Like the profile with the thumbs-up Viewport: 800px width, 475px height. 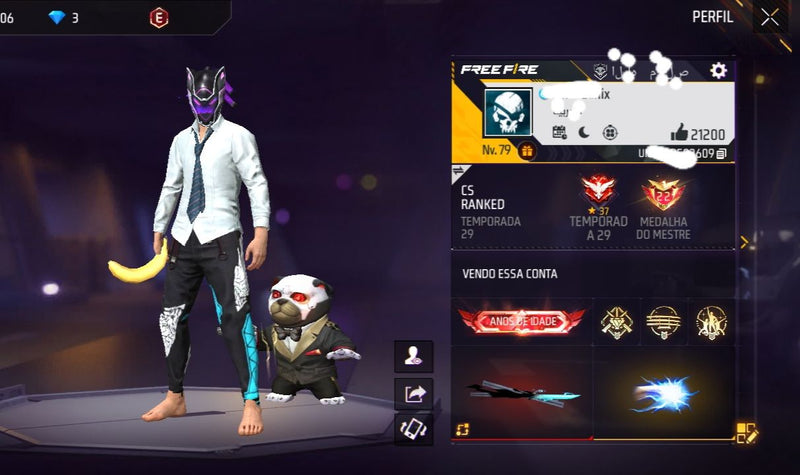click(x=679, y=133)
